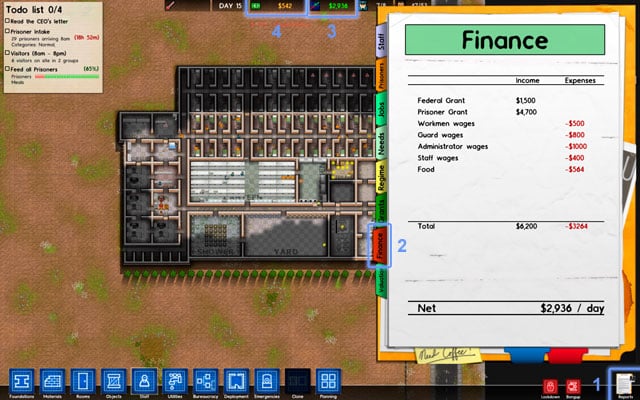This screenshot has width=640, height=400.
Task: Select the Emergencies toolbar button
Action: (266, 381)
